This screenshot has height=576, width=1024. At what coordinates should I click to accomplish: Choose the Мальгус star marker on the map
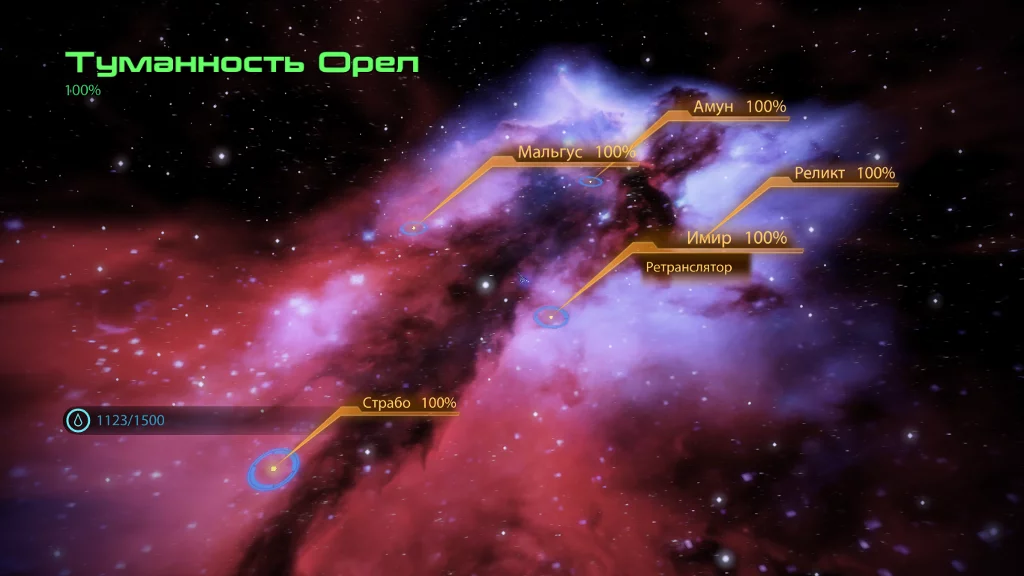coord(413,228)
